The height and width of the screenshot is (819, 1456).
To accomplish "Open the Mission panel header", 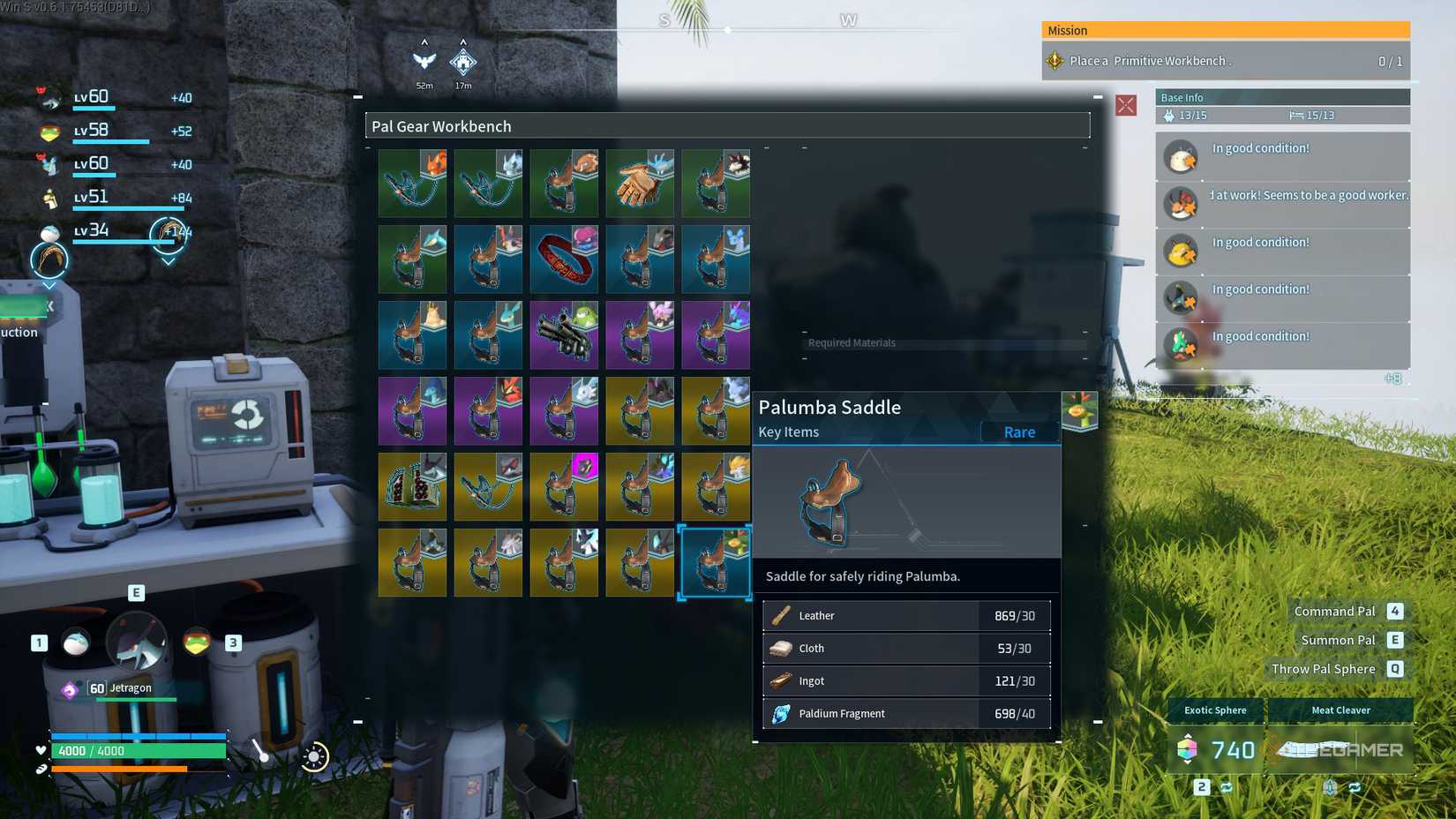I will click(1226, 30).
